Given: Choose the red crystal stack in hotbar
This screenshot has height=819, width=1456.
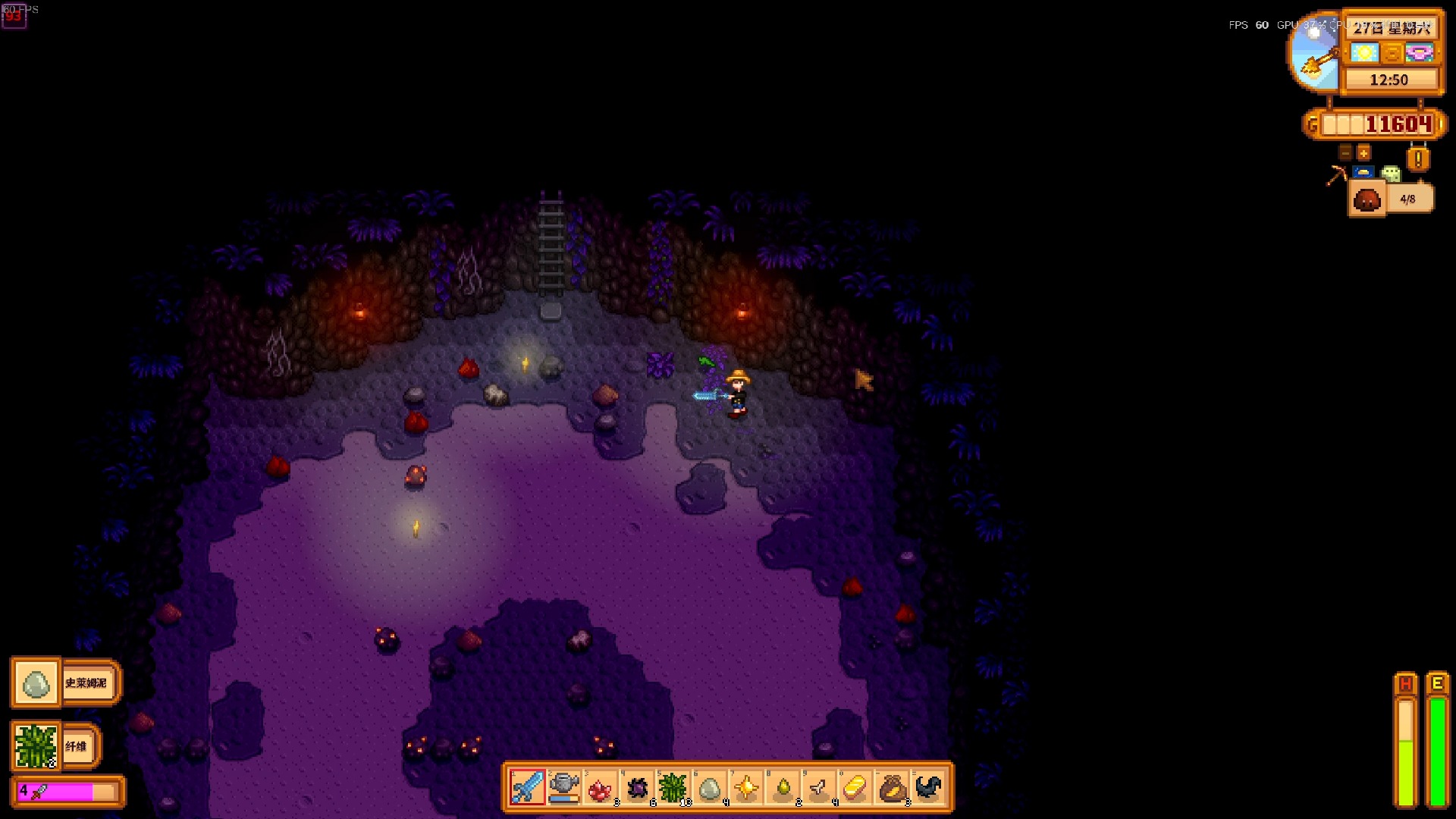Looking at the screenshot, I should 601,788.
